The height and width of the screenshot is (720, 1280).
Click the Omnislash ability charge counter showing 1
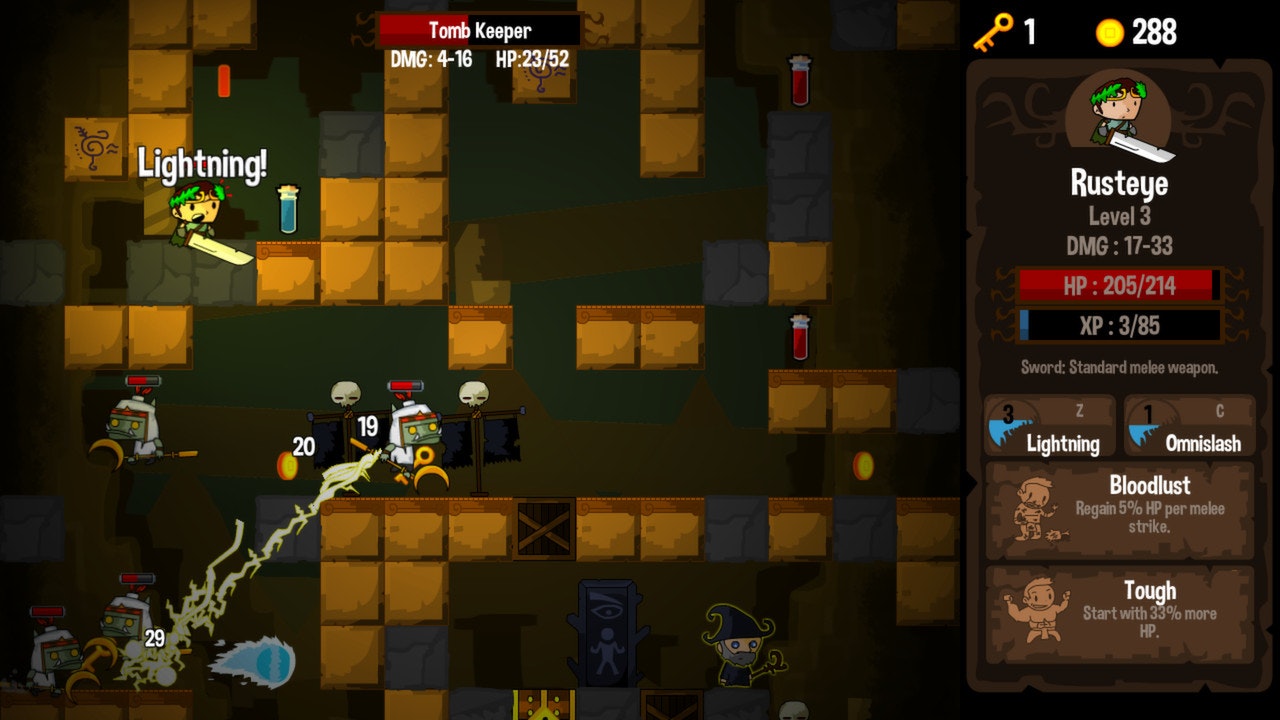coord(1149,413)
